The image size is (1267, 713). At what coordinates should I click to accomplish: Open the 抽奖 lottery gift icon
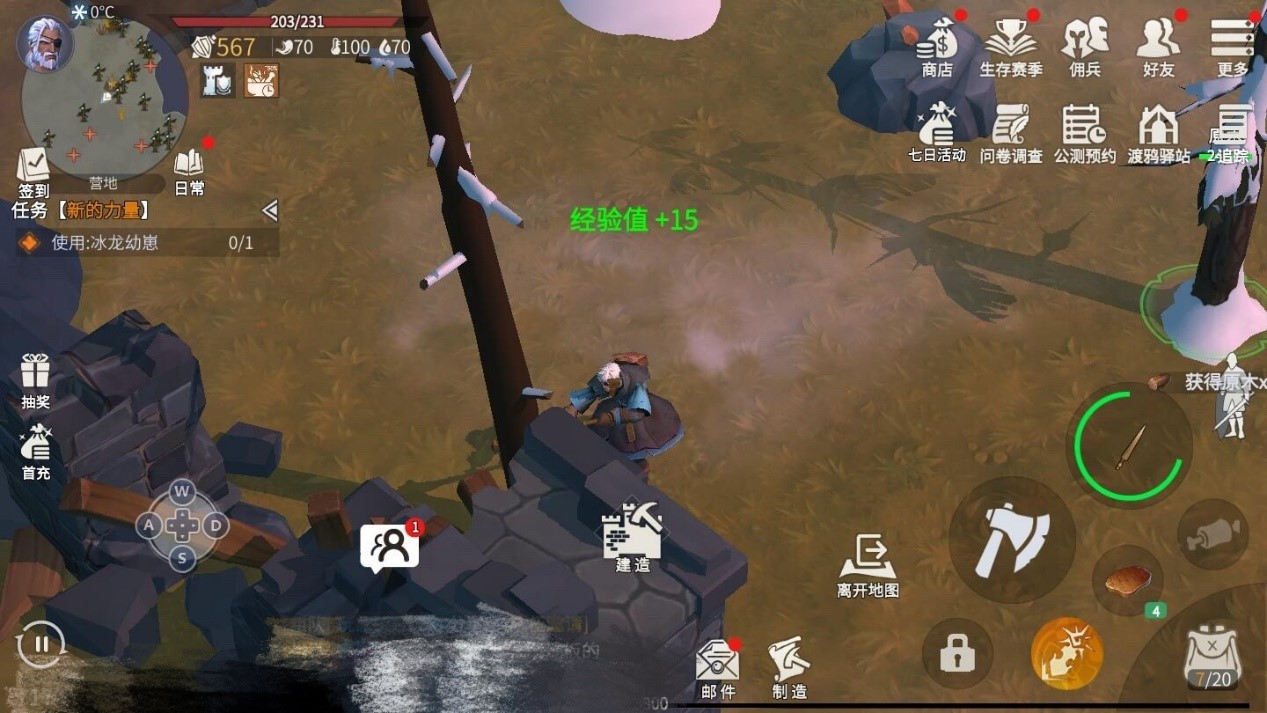[x=36, y=378]
